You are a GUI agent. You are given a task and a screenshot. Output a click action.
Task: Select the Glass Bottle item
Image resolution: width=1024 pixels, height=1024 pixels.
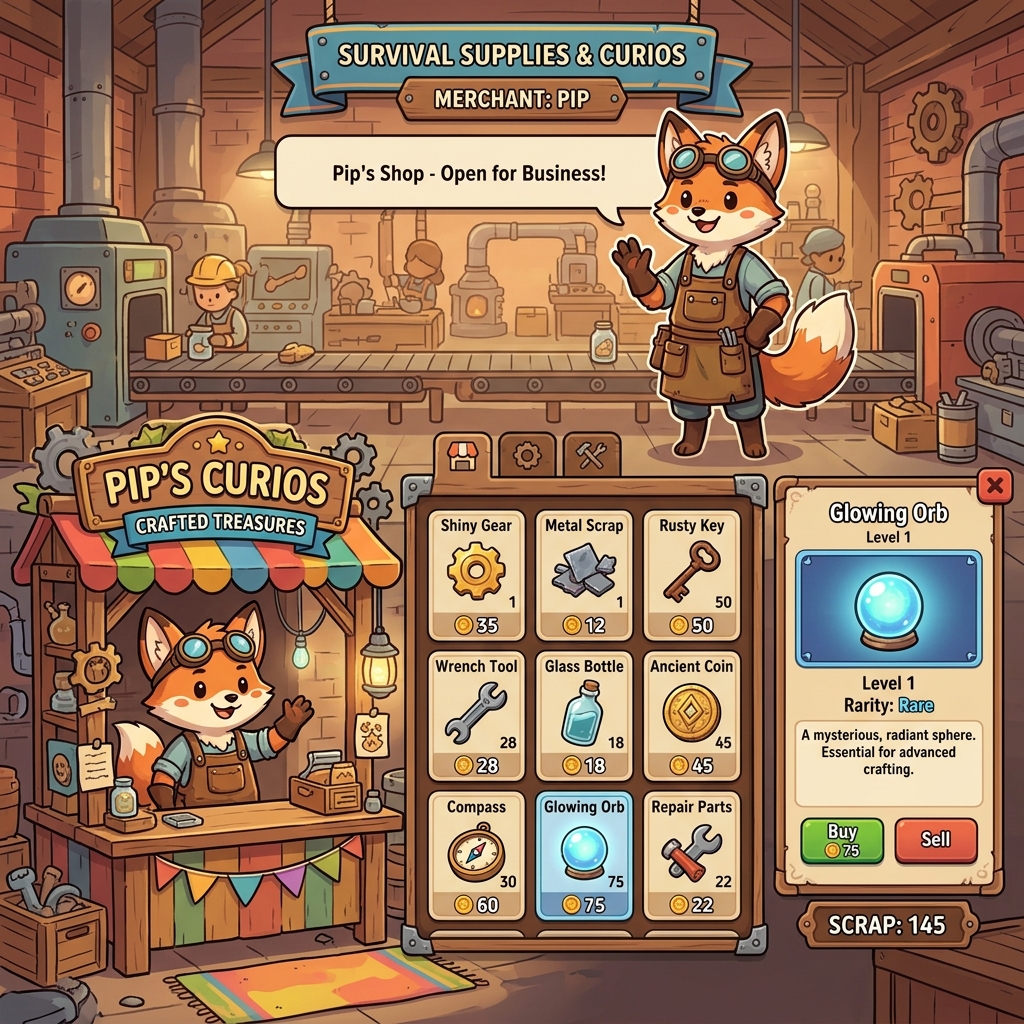pos(584,714)
